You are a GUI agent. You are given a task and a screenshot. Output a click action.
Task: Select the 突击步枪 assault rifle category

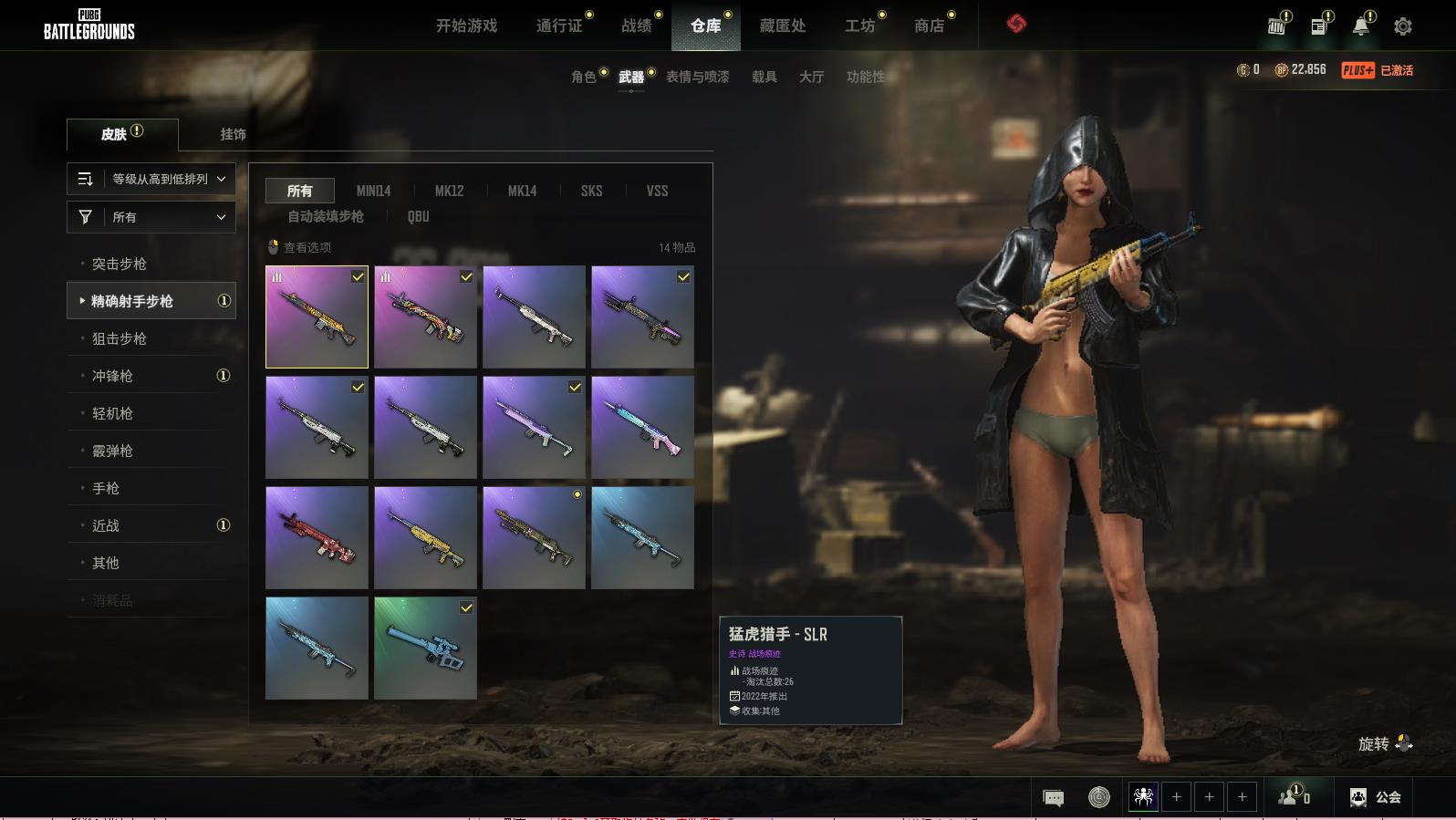coord(120,264)
